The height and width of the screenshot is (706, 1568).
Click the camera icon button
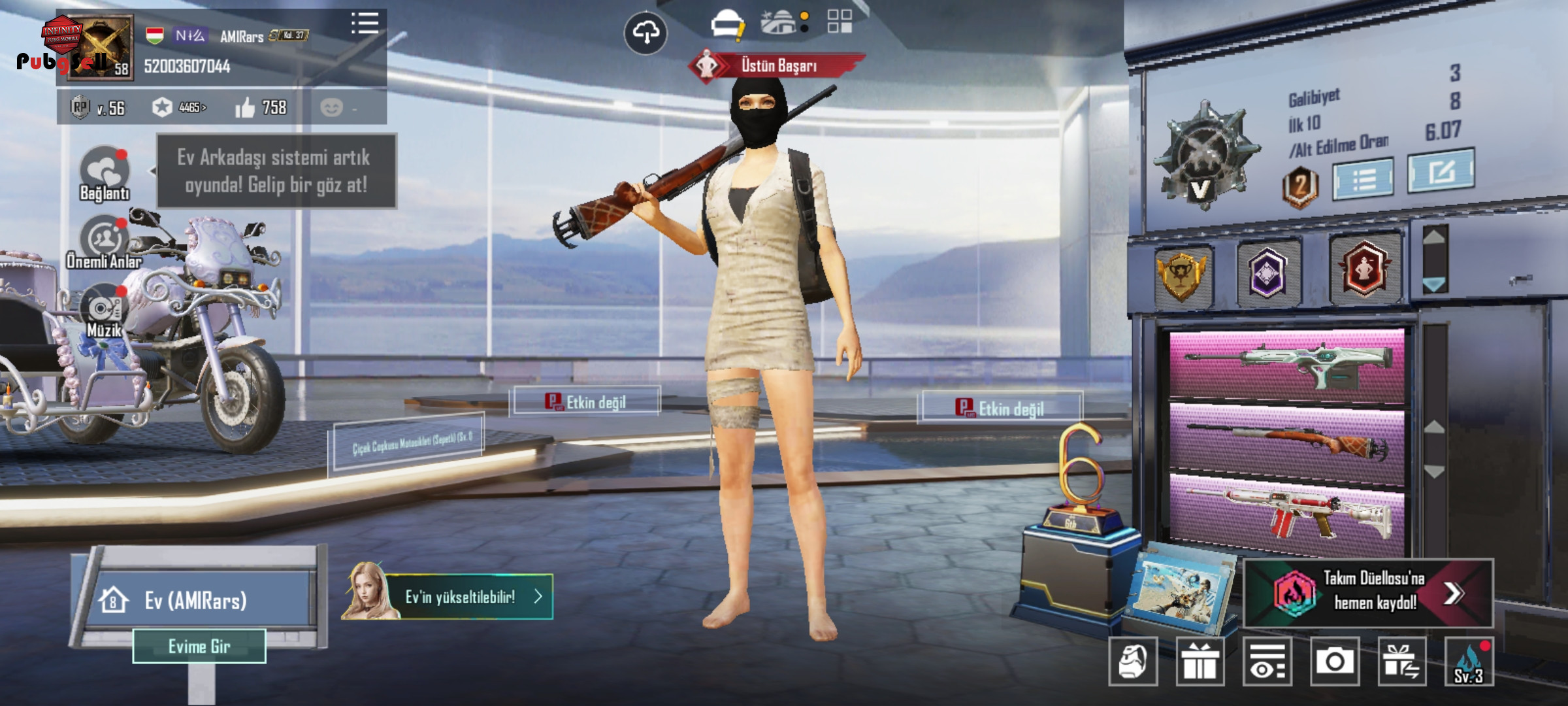[x=1334, y=662]
